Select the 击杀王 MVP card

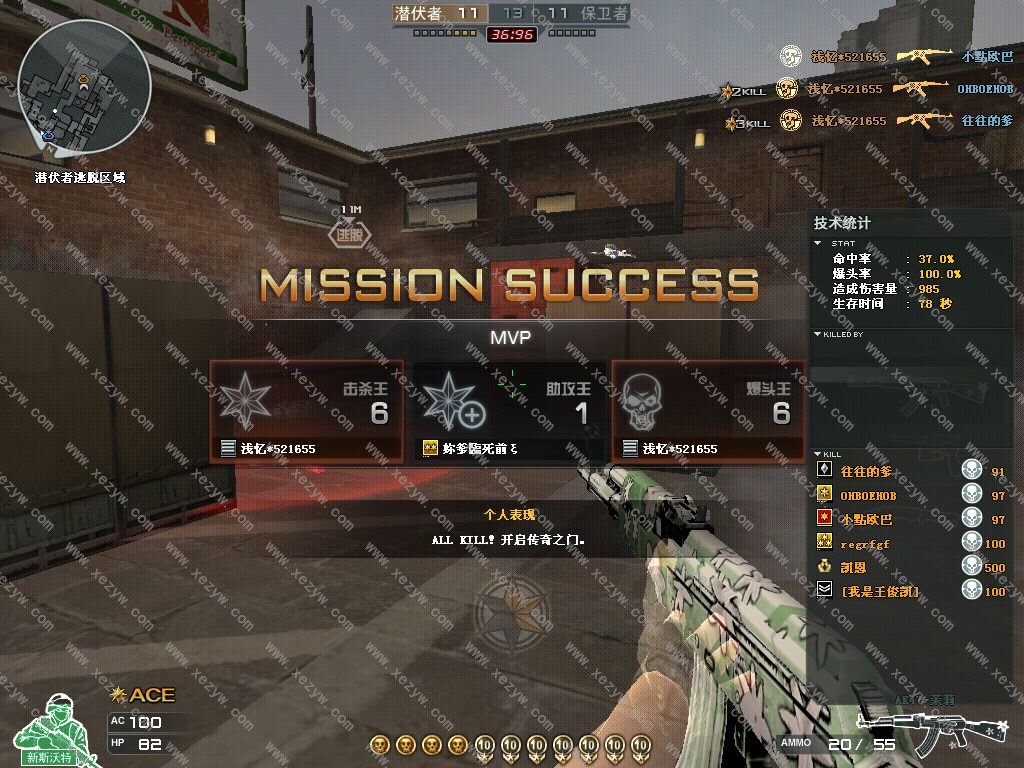(306, 410)
